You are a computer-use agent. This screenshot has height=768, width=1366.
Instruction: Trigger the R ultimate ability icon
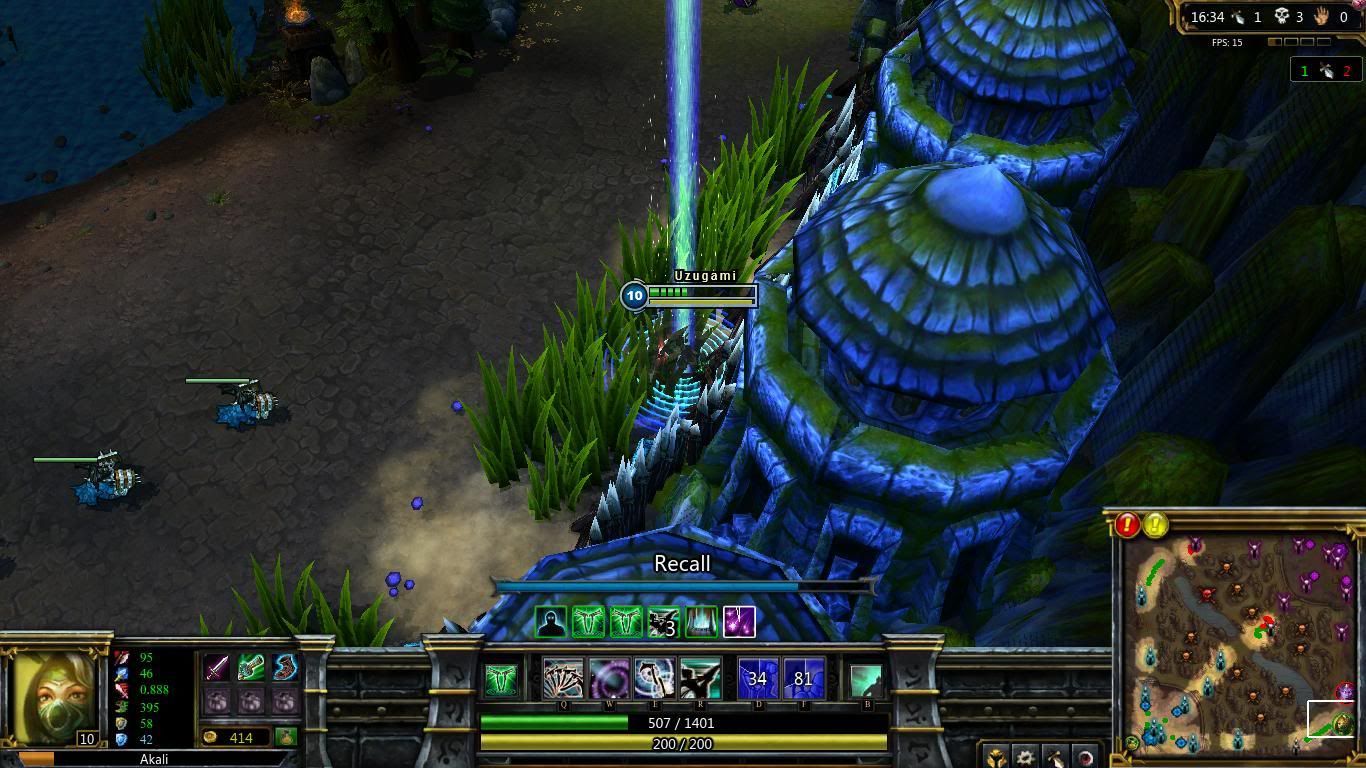click(x=700, y=679)
